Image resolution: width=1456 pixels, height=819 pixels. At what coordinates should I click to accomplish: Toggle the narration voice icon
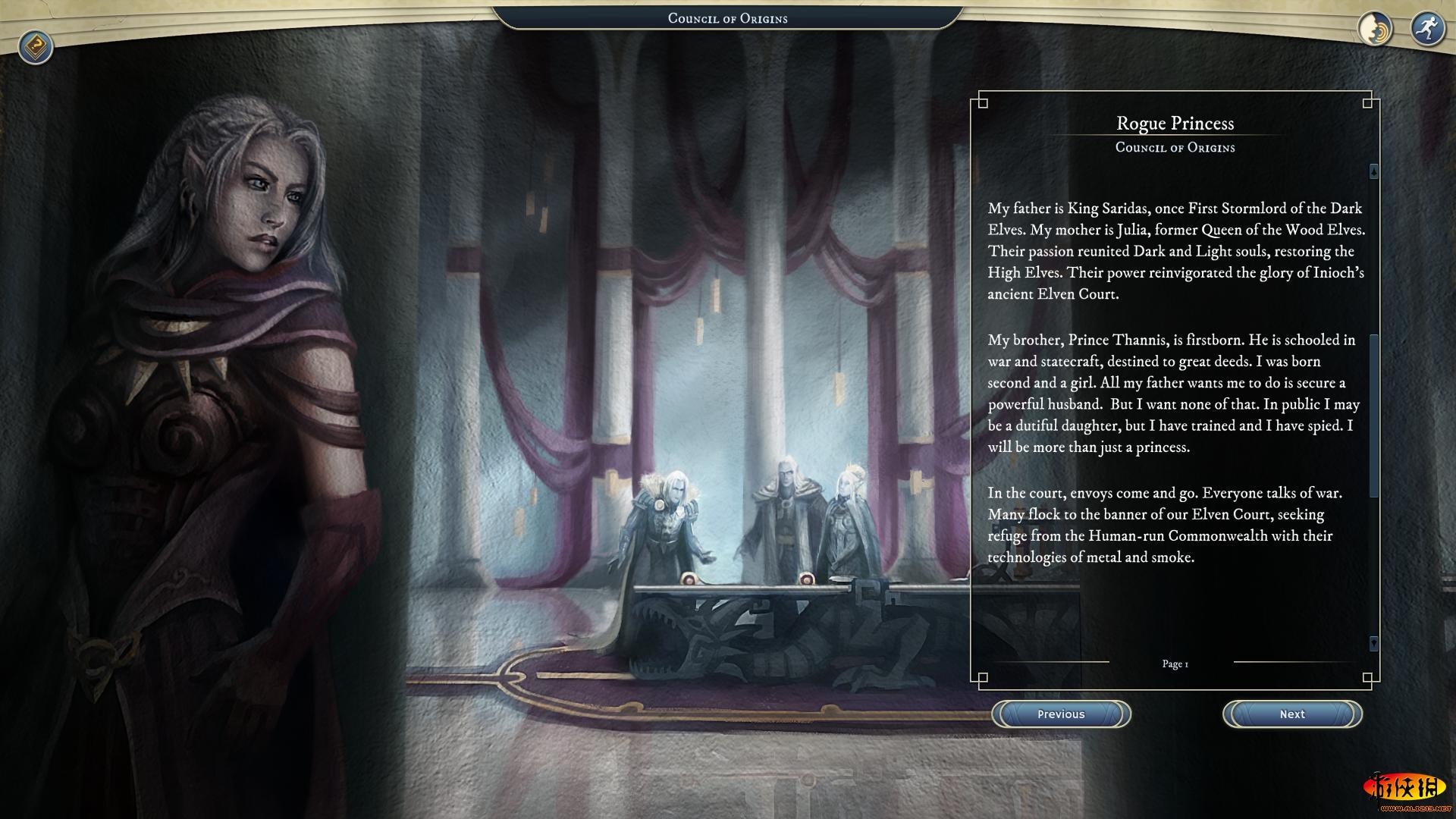click(1375, 30)
